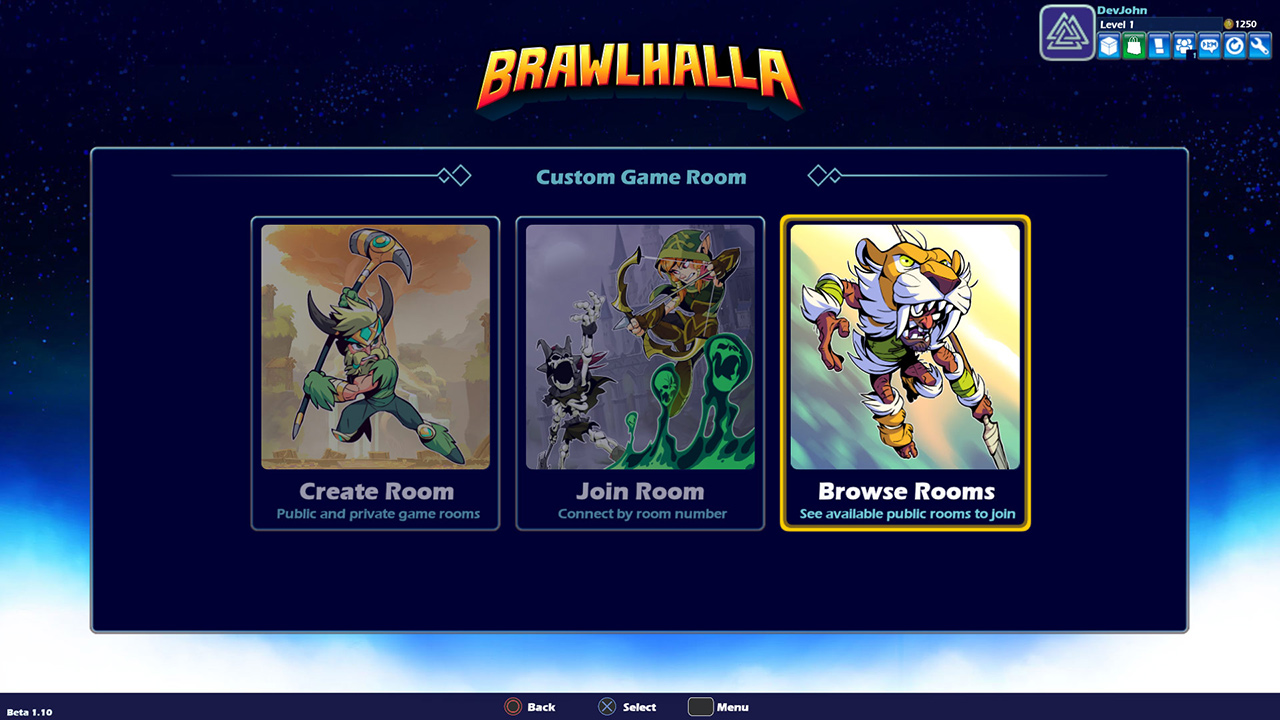Image resolution: width=1280 pixels, height=720 pixels.
Task: View the notifications exclamation icon
Action: (x=1158, y=46)
